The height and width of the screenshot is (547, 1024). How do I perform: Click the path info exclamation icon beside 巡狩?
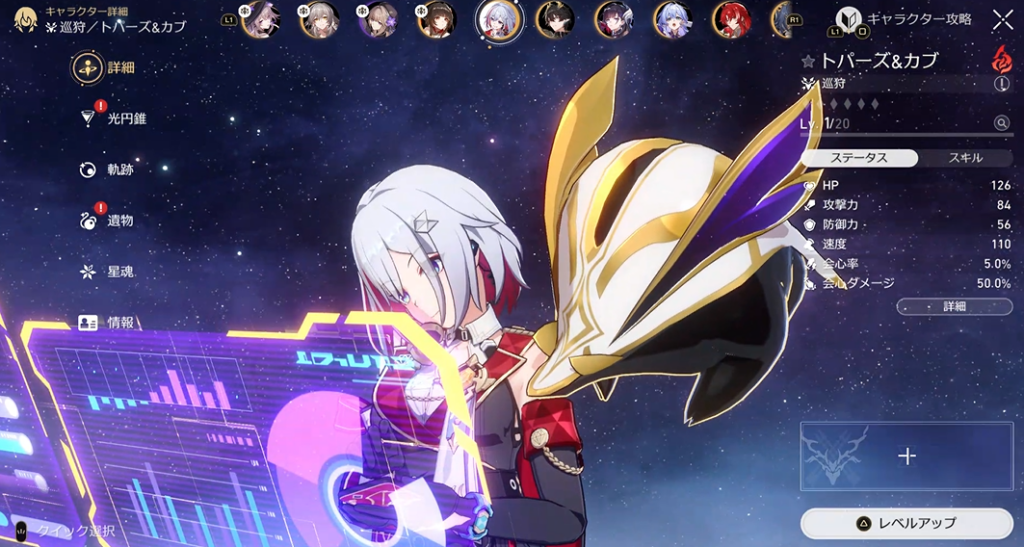pos(1001,85)
